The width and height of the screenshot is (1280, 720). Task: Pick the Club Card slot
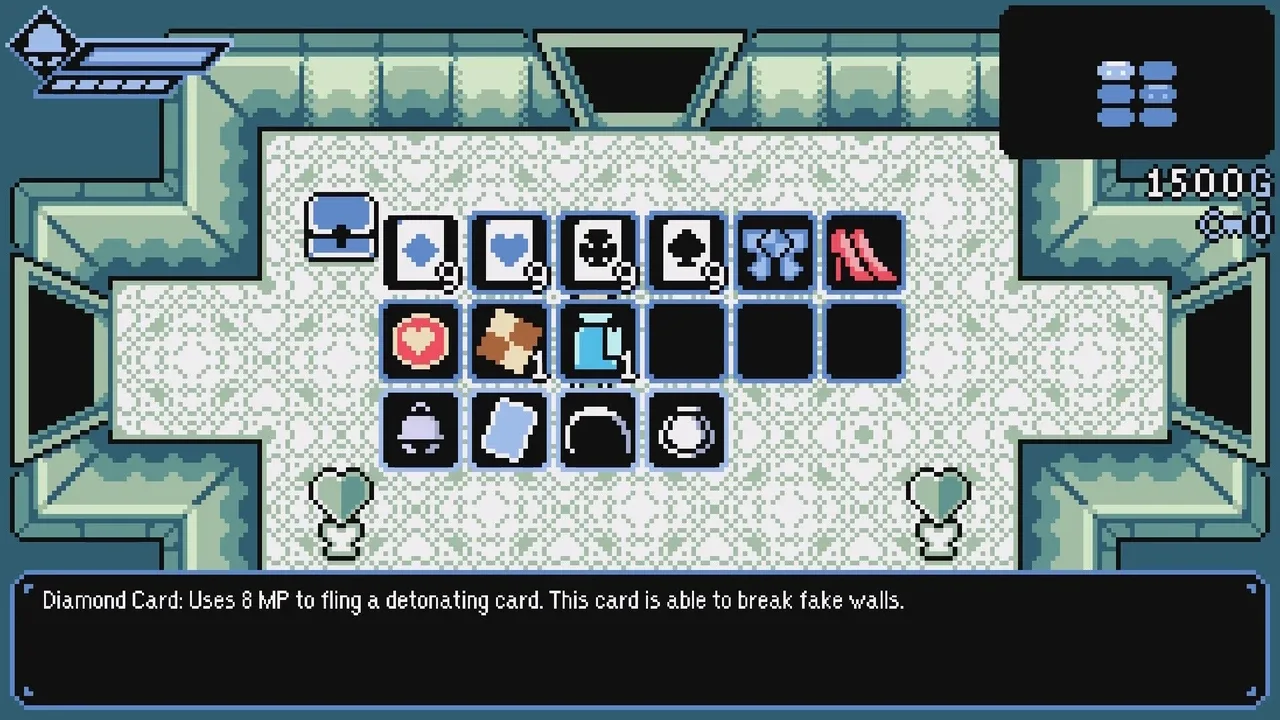point(597,252)
